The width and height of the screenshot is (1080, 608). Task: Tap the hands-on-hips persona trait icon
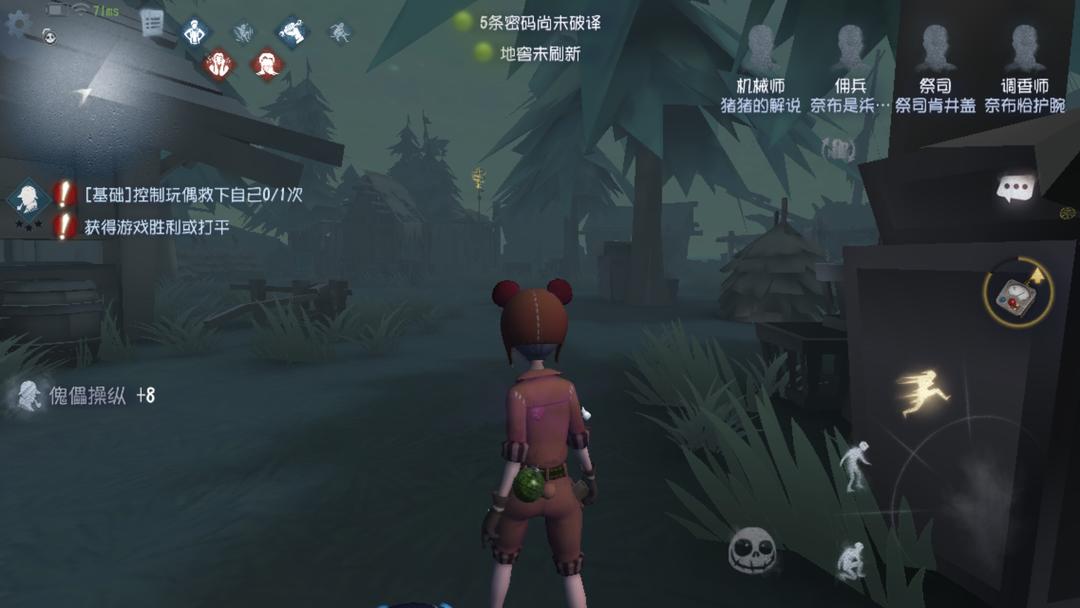coord(195,32)
